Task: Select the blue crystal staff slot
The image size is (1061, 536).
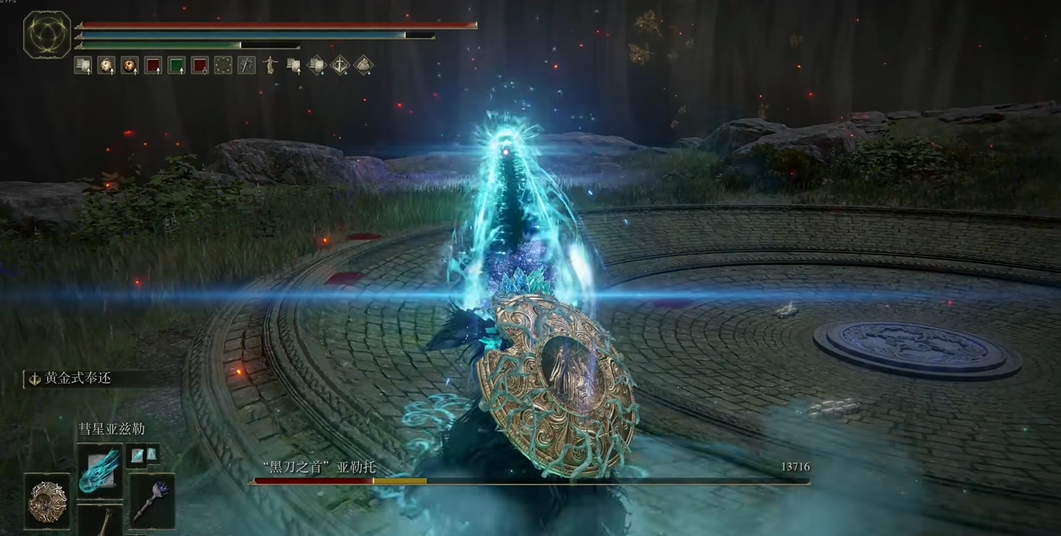Action: tap(151, 500)
